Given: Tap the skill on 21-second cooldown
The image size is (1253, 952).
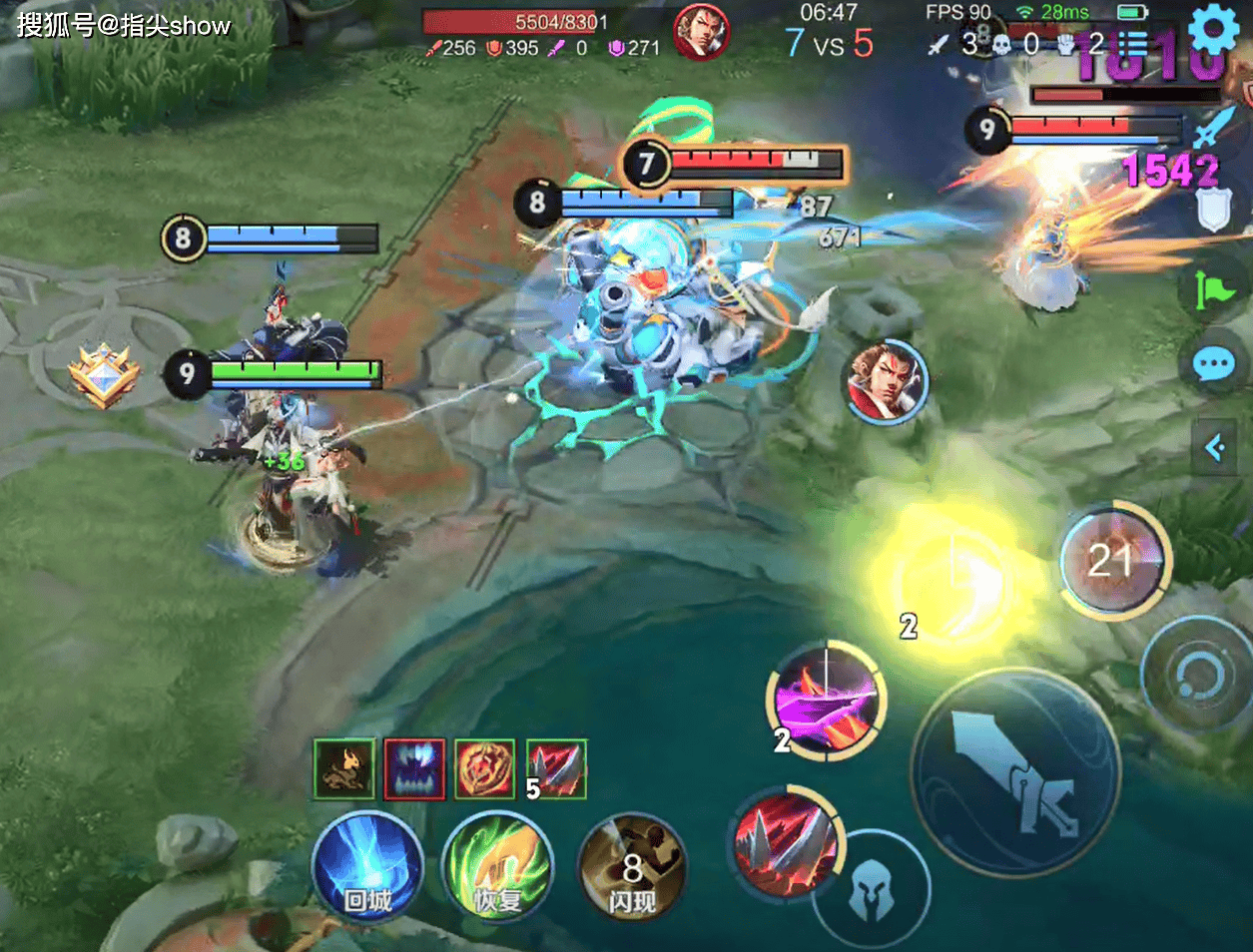Looking at the screenshot, I should (1113, 561).
